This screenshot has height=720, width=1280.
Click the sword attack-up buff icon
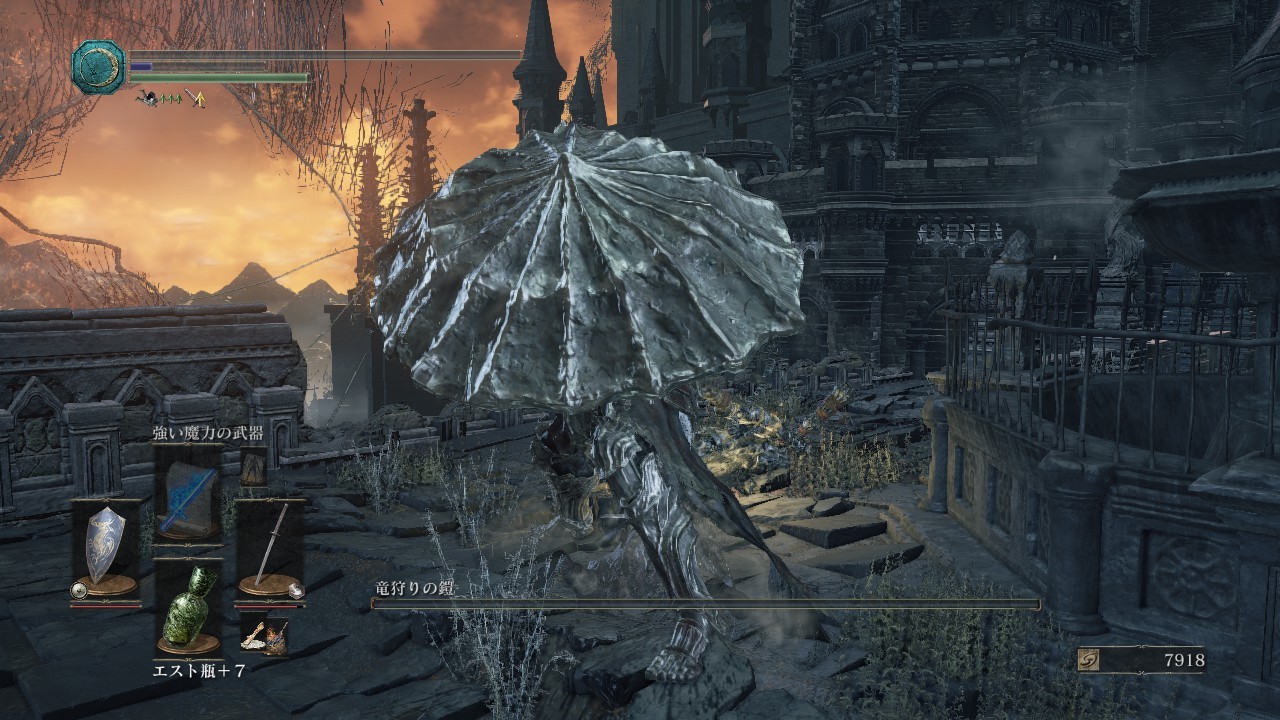point(195,98)
